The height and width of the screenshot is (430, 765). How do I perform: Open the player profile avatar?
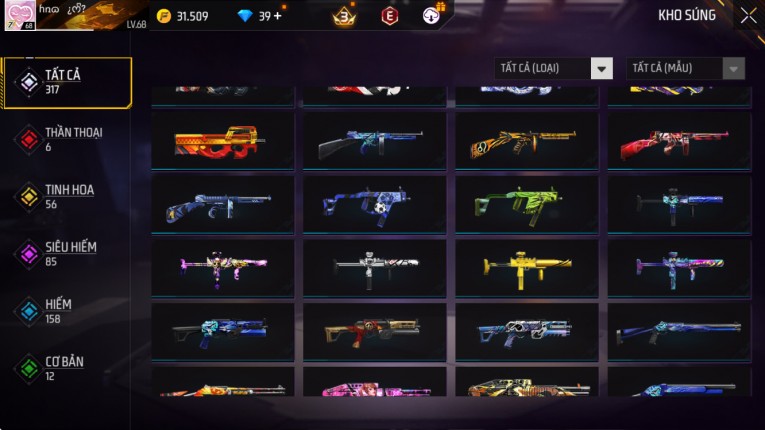pos(20,16)
